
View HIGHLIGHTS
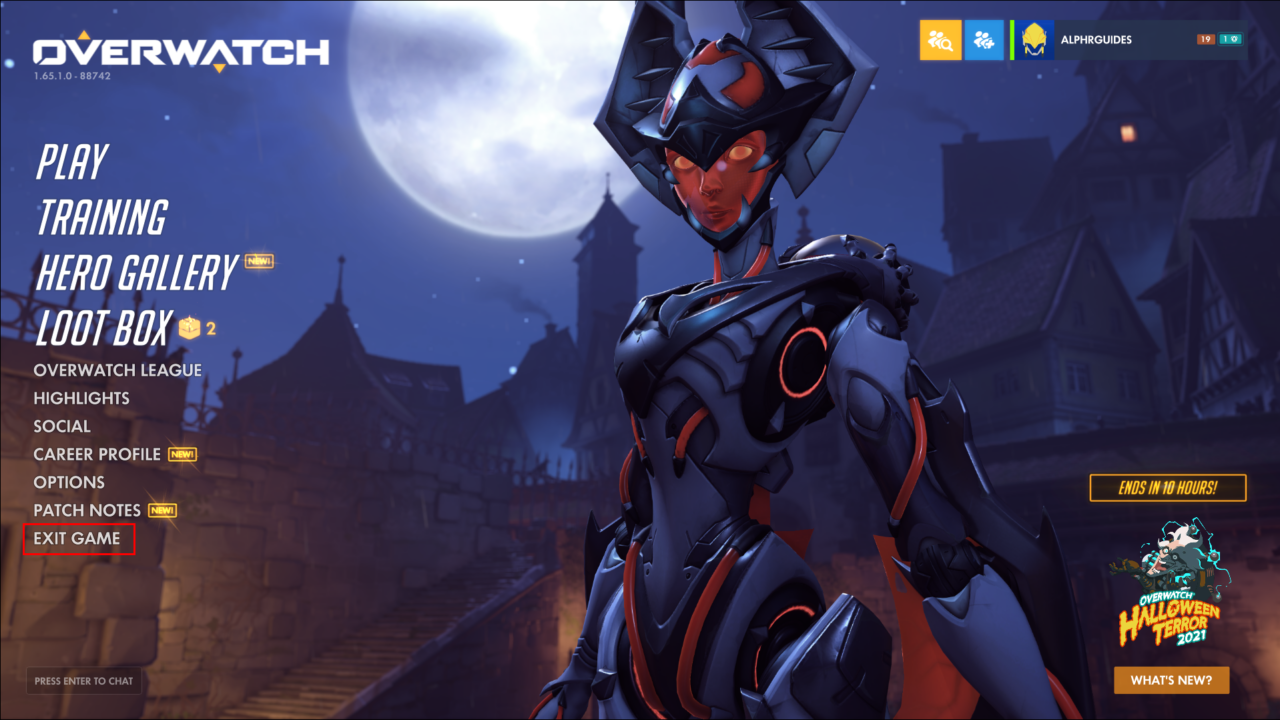[x=81, y=398]
